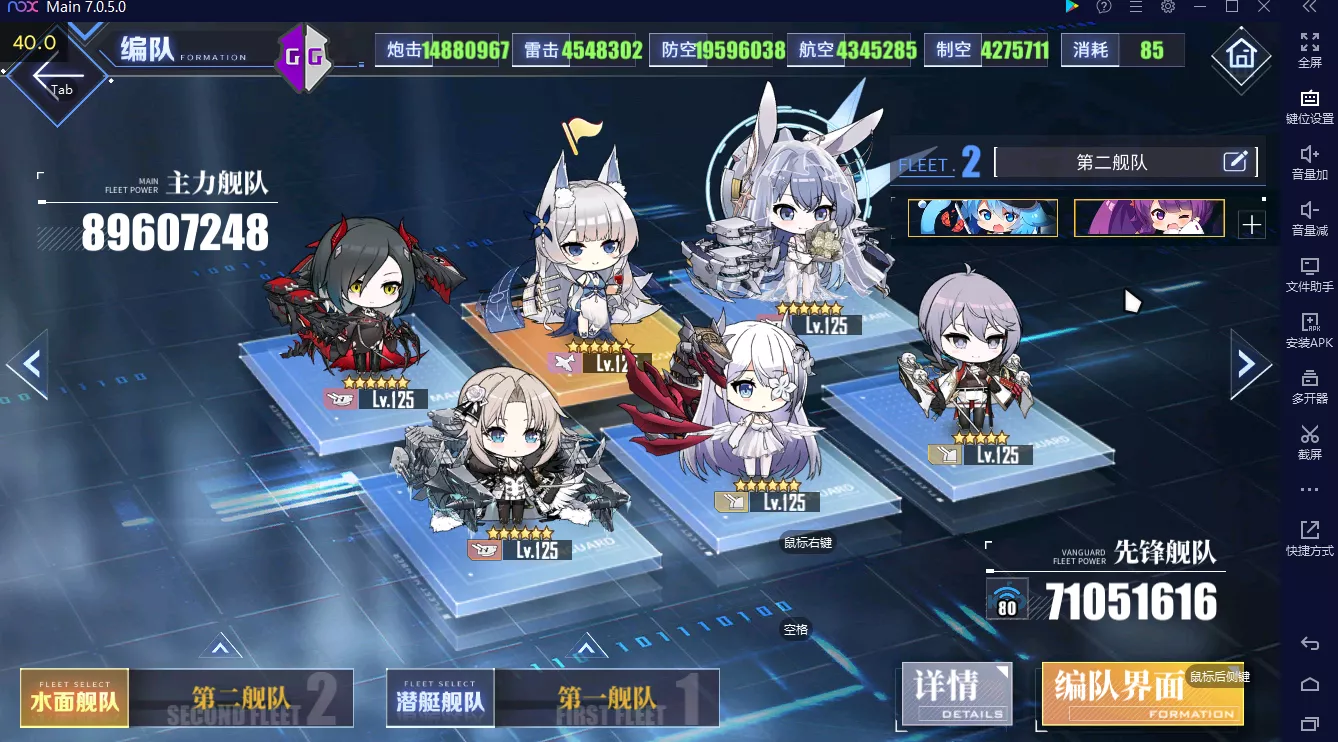Select the 潜艇舰队 submarine fleet tab
Image resolution: width=1338 pixels, height=742 pixels.
tap(441, 697)
